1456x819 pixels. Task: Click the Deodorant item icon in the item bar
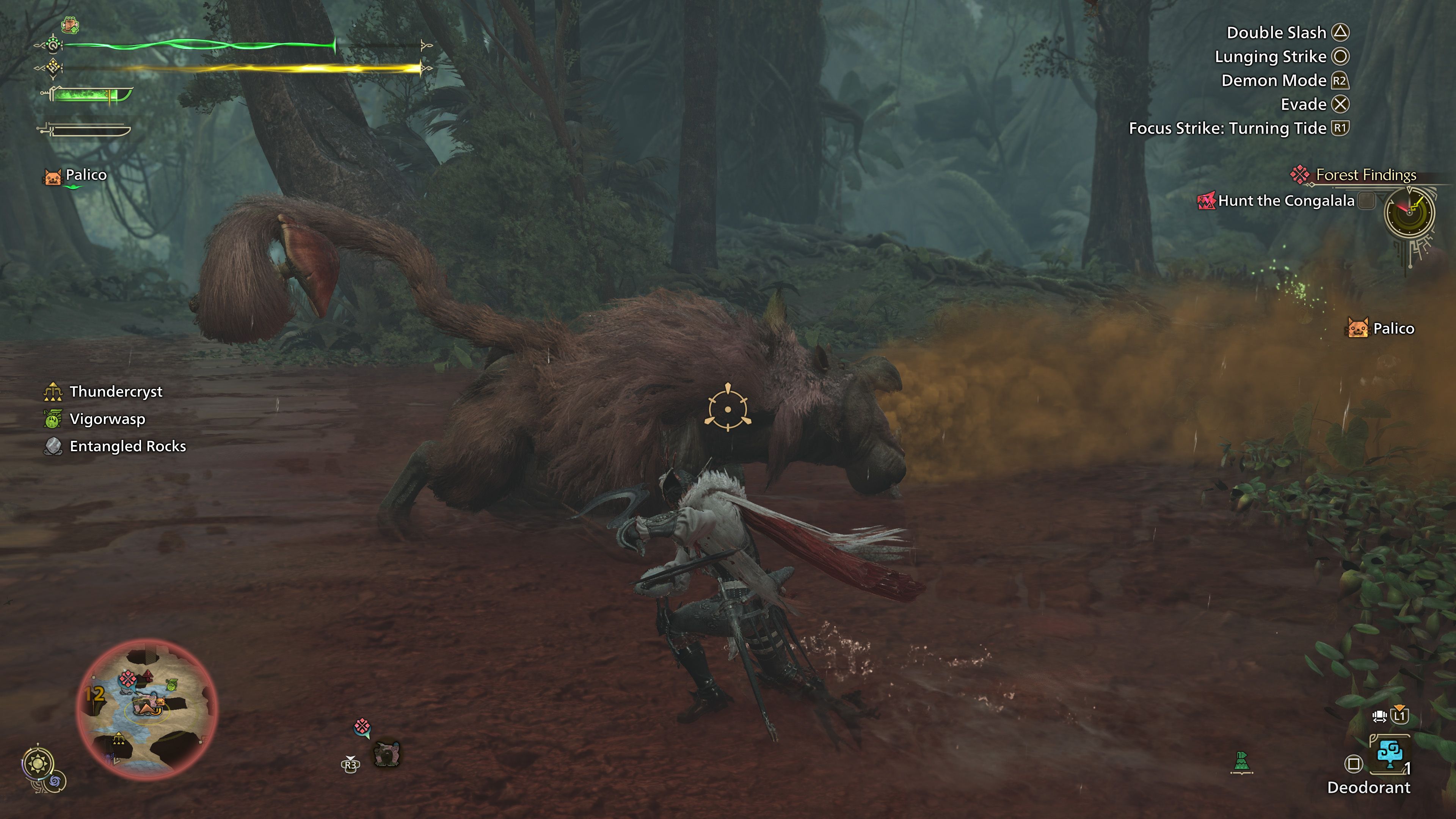pos(1391,754)
